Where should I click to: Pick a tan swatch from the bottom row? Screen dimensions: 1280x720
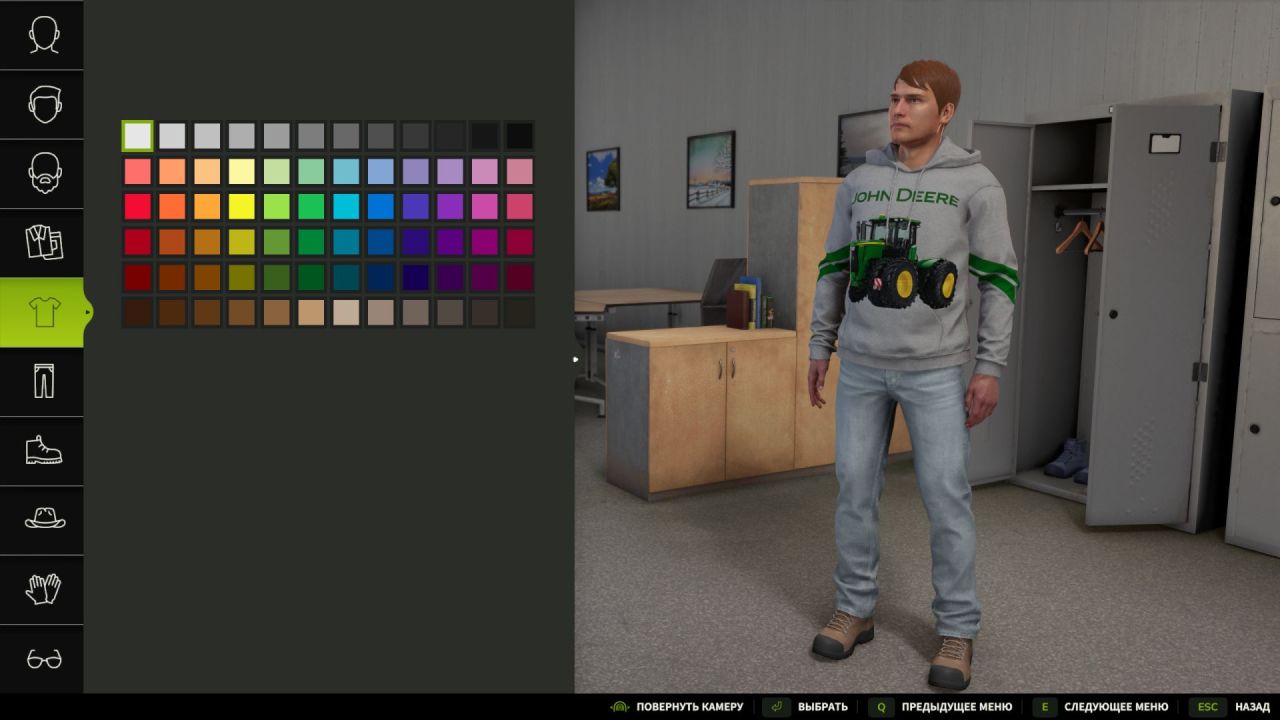coord(312,312)
